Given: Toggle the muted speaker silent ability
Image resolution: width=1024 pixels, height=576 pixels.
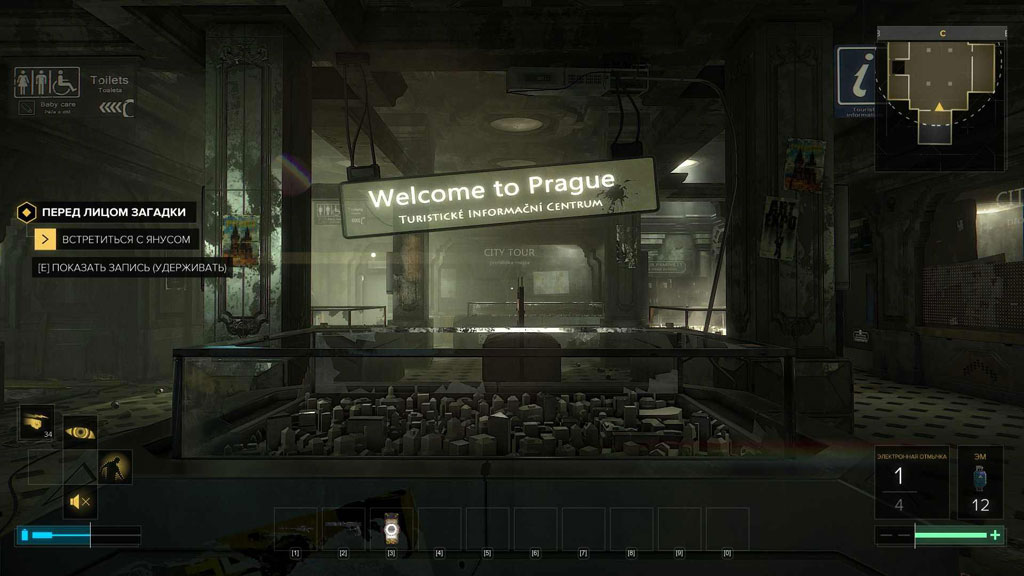Looking at the screenshot, I should pos(80,501).
